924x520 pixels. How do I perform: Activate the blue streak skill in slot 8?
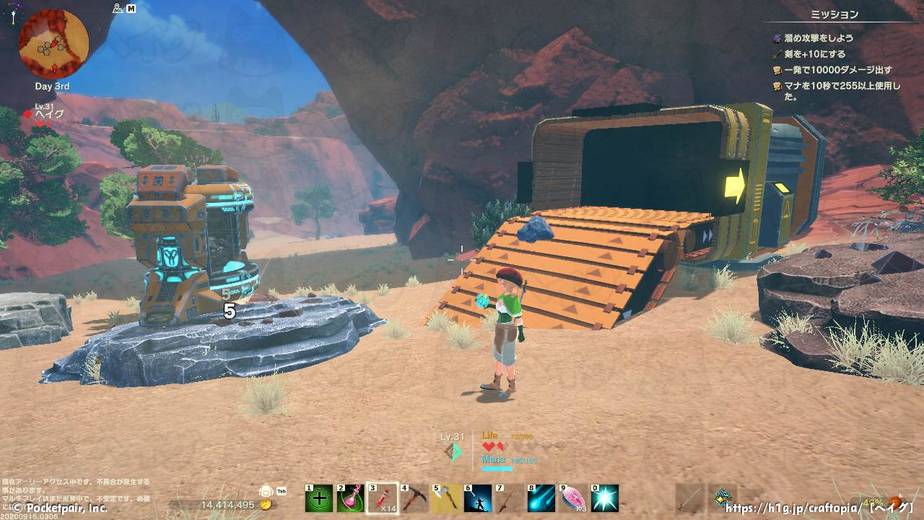point(542,497)
